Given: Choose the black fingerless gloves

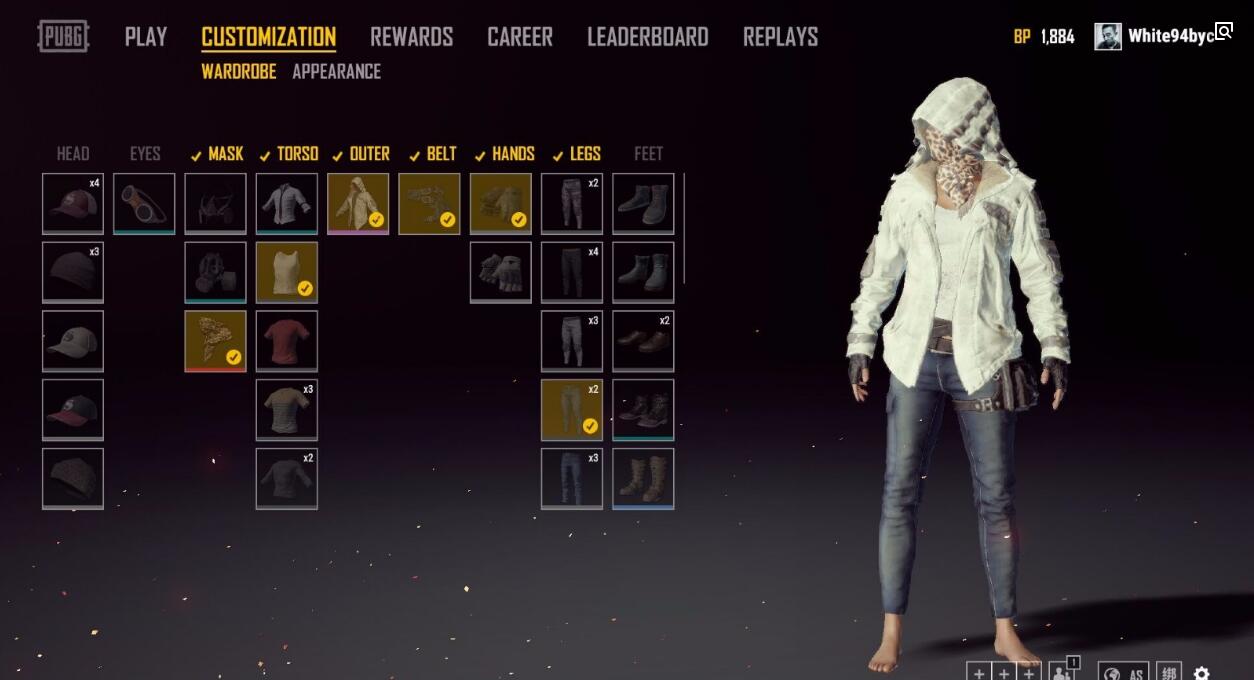Looking at the screenshot, I should 501,272.
